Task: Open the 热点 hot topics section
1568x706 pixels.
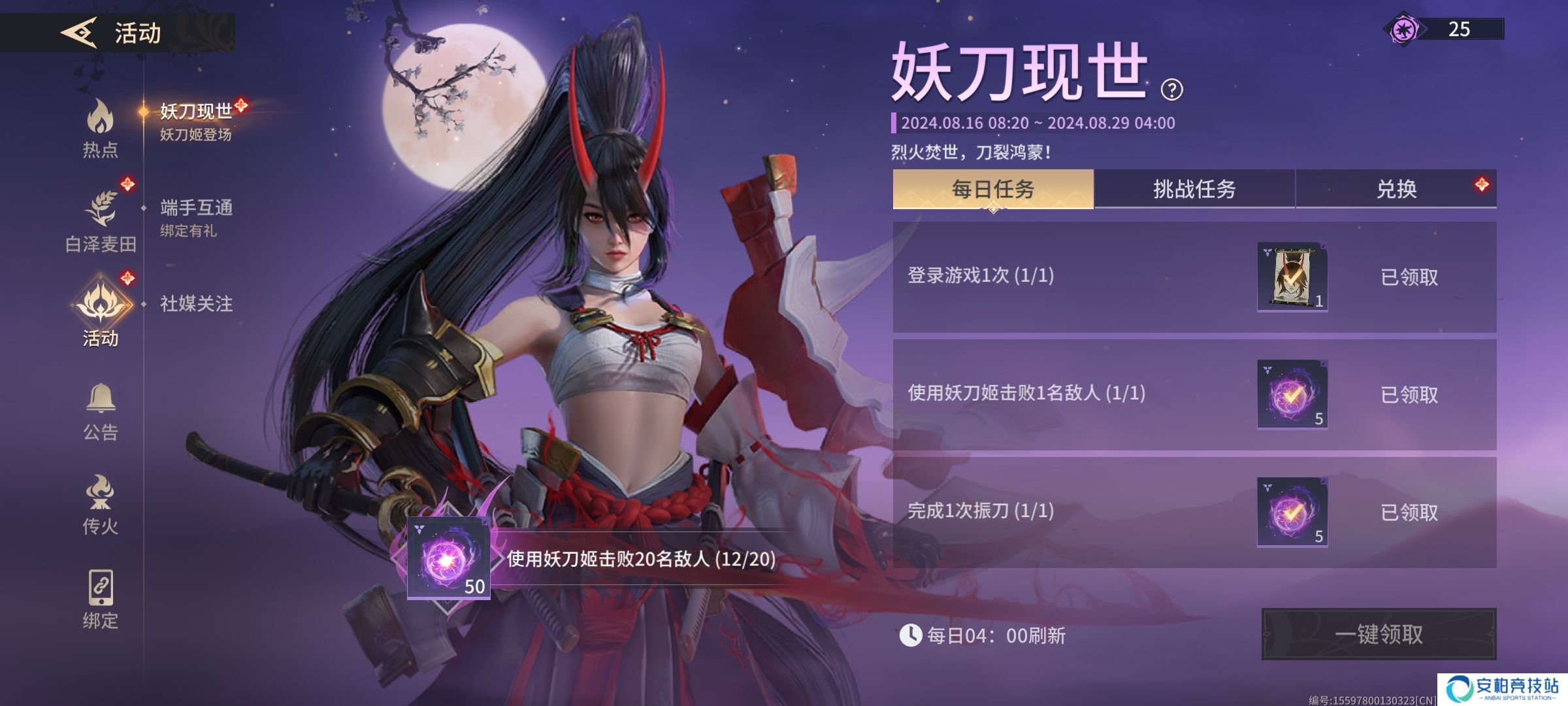Action: click(x=100, y=129)
